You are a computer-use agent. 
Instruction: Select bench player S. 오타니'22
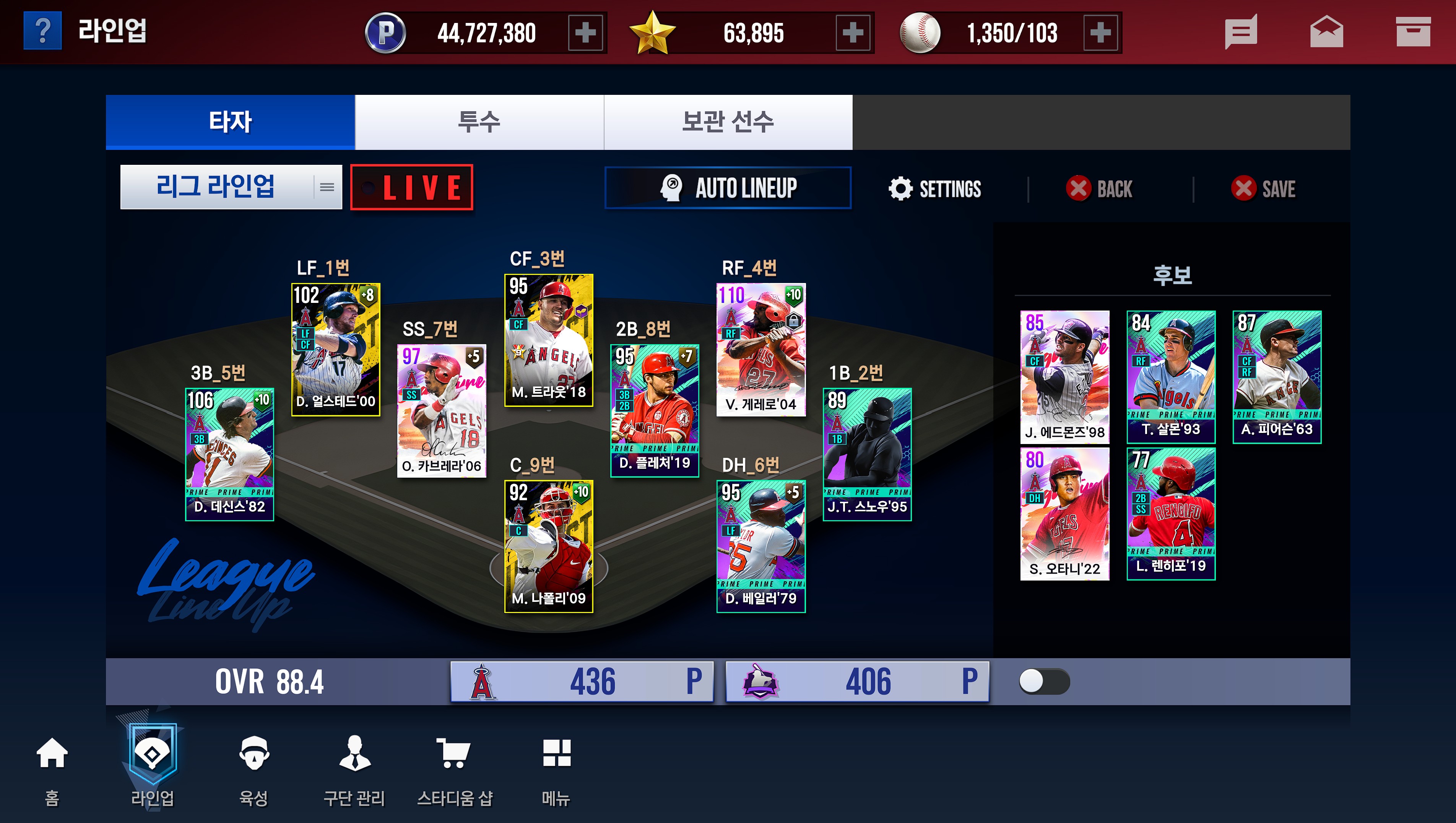(1064, 513)
